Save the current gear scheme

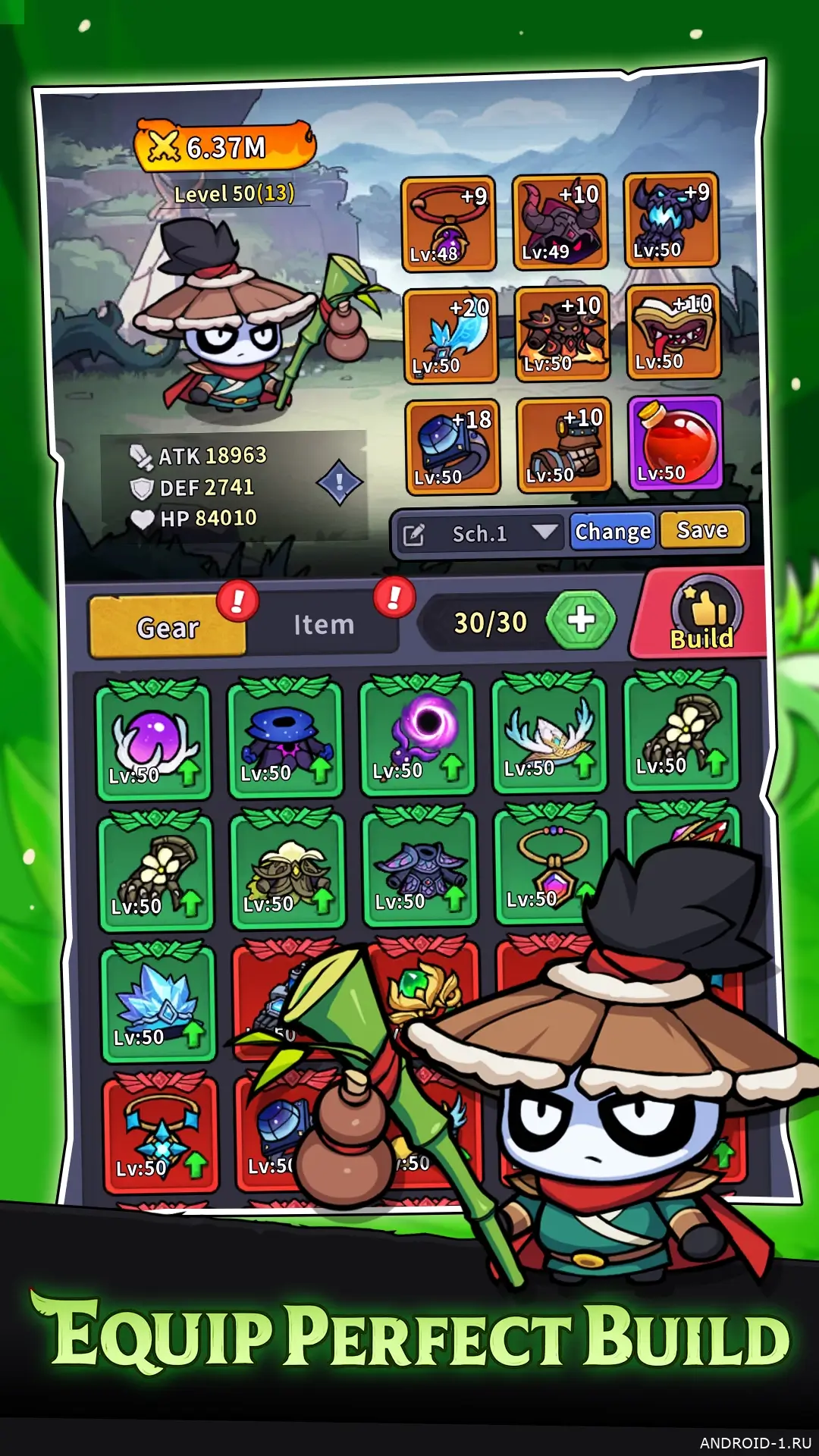pyautogui.click(x=702, y=529)
